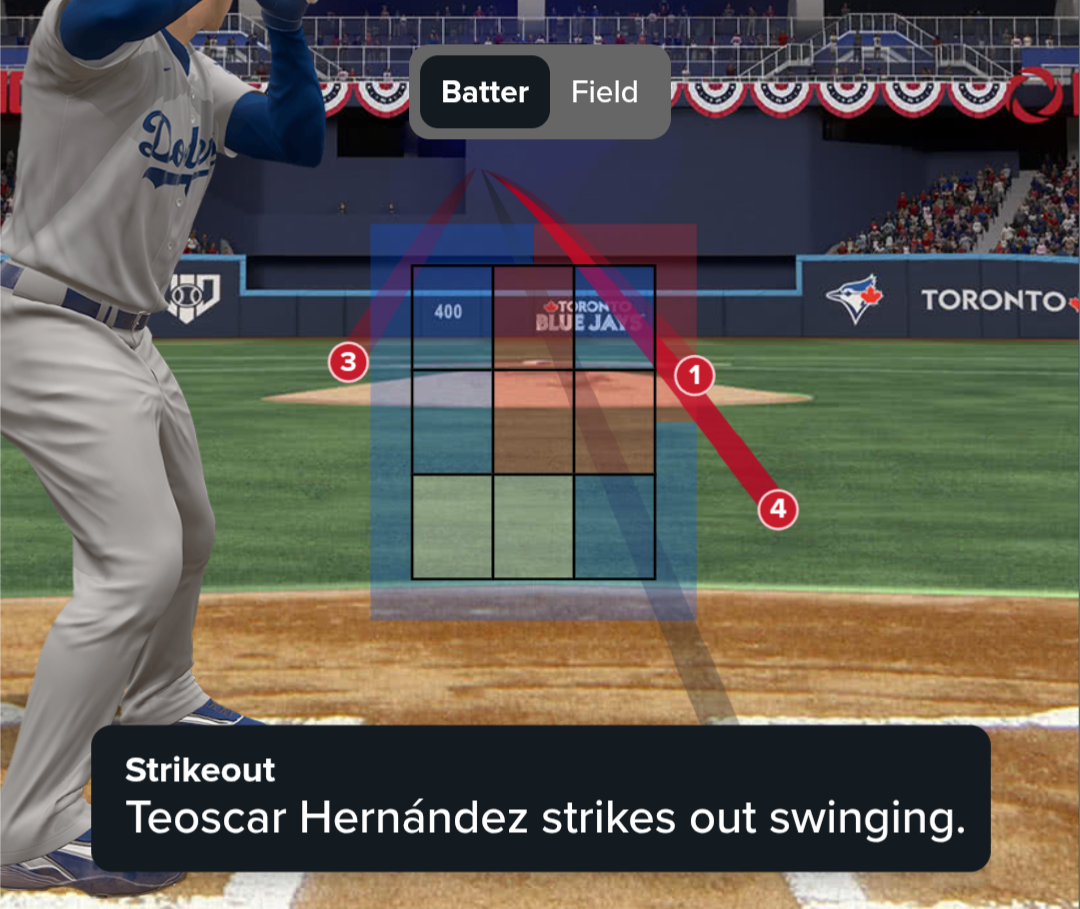The image size is (1080, 909).
Task: Select pitch marker number 4
Action: pyautogui.click(x=777, y=510)
